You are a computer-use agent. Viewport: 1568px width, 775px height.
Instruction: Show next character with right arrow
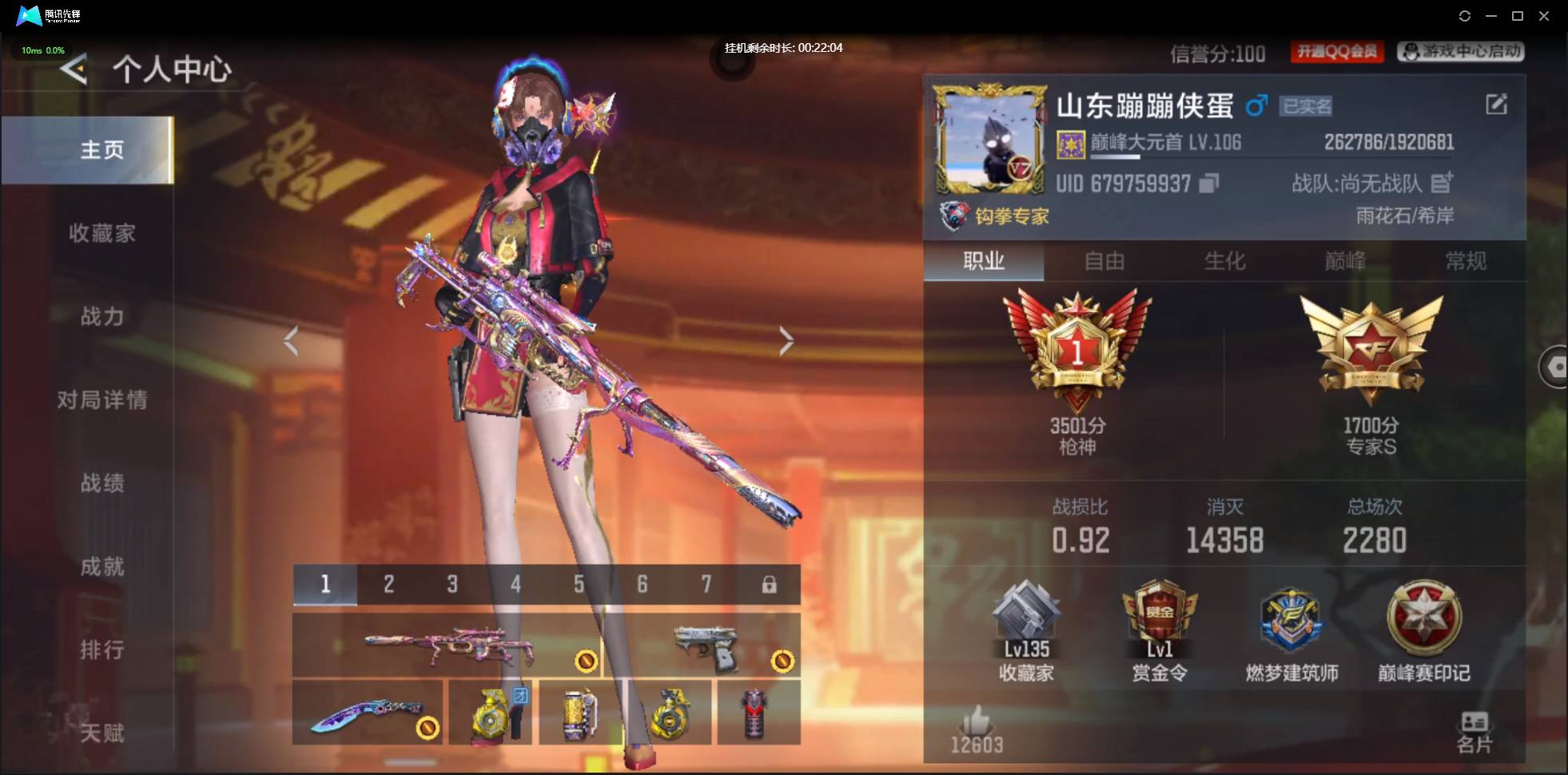coord(786,340)
